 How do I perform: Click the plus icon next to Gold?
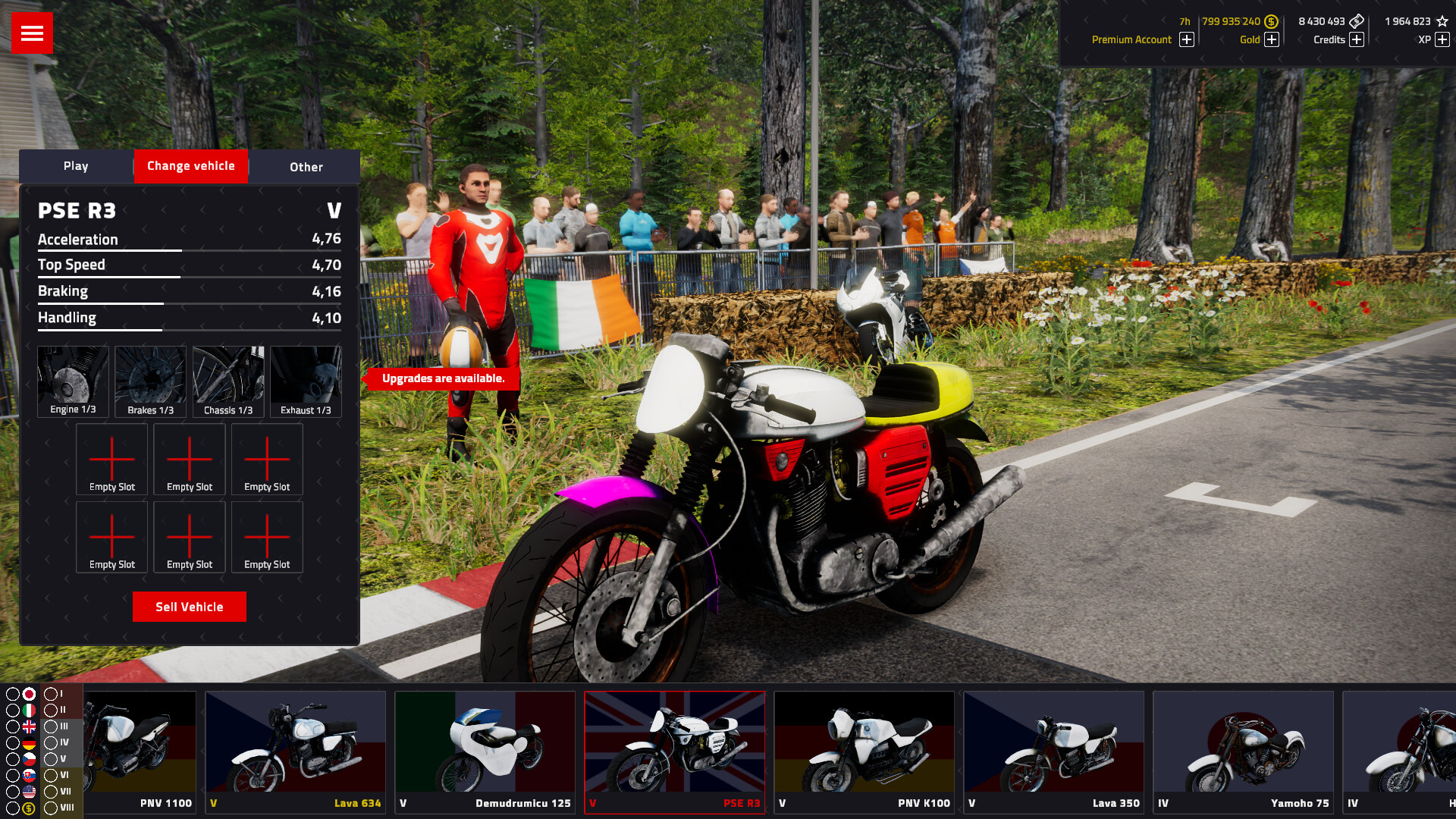1271,39
